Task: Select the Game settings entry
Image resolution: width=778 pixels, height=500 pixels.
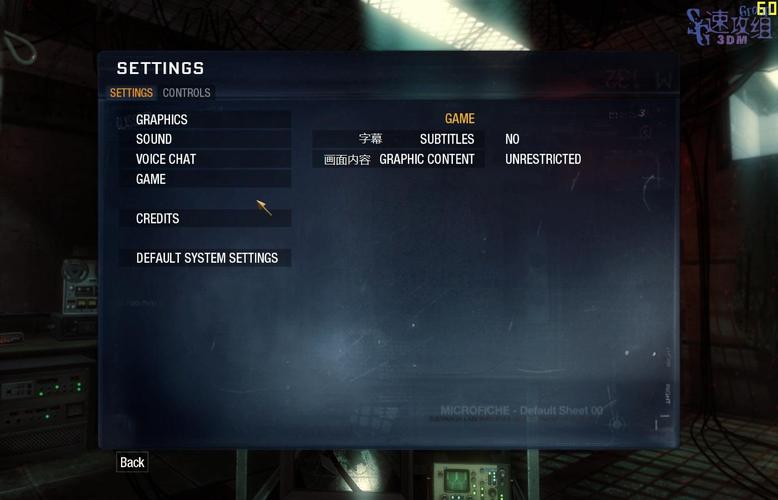Action: click(x=151, y=179)
